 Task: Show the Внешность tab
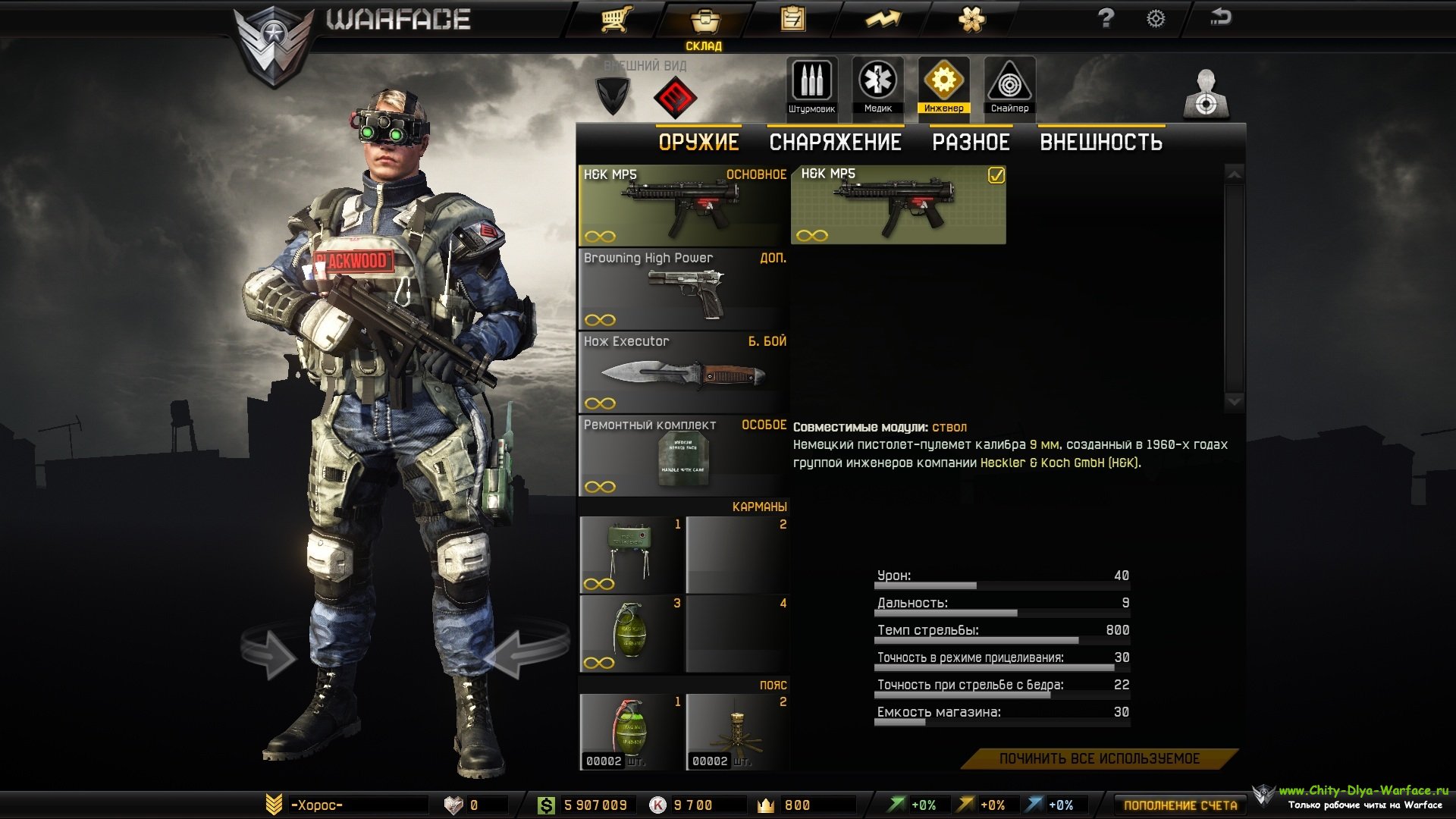pyautogui.click(x=1100, y=143)
